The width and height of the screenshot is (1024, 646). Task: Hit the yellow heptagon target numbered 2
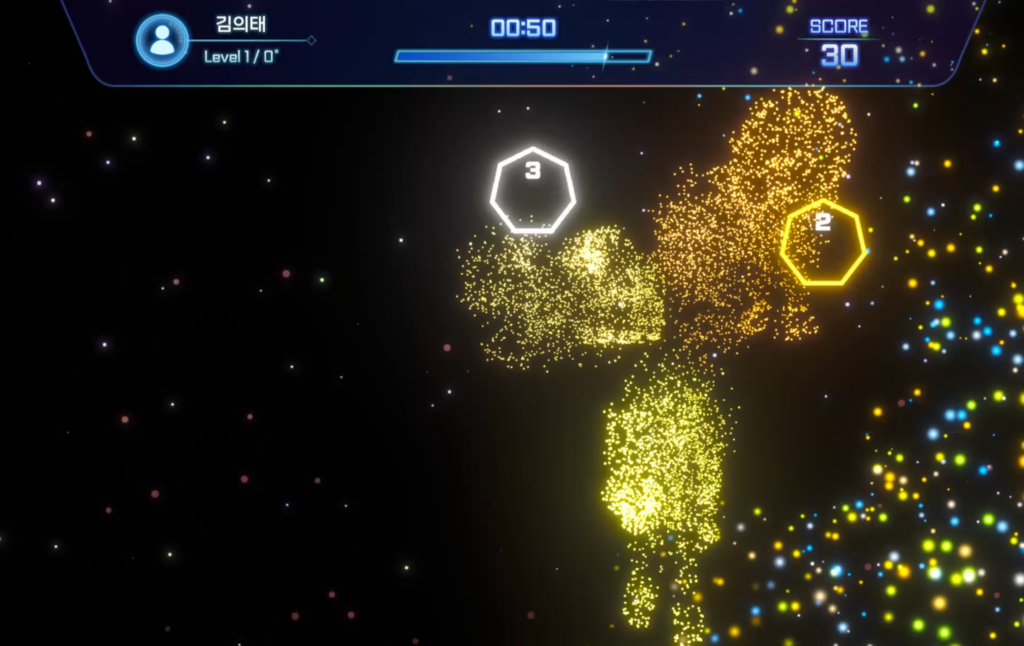[x=823, y=242]
